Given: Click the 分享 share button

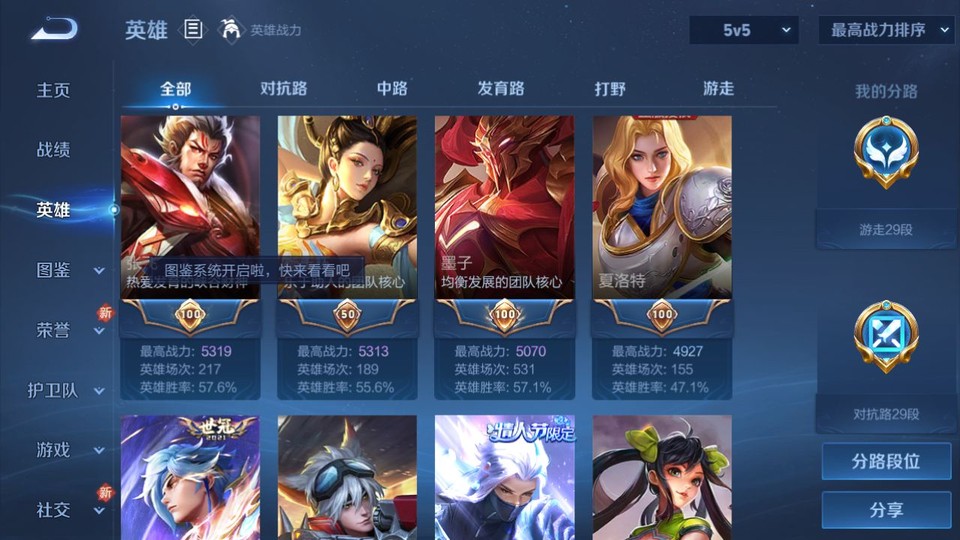Looking at the screenshot, I should (x=886, y=510).
